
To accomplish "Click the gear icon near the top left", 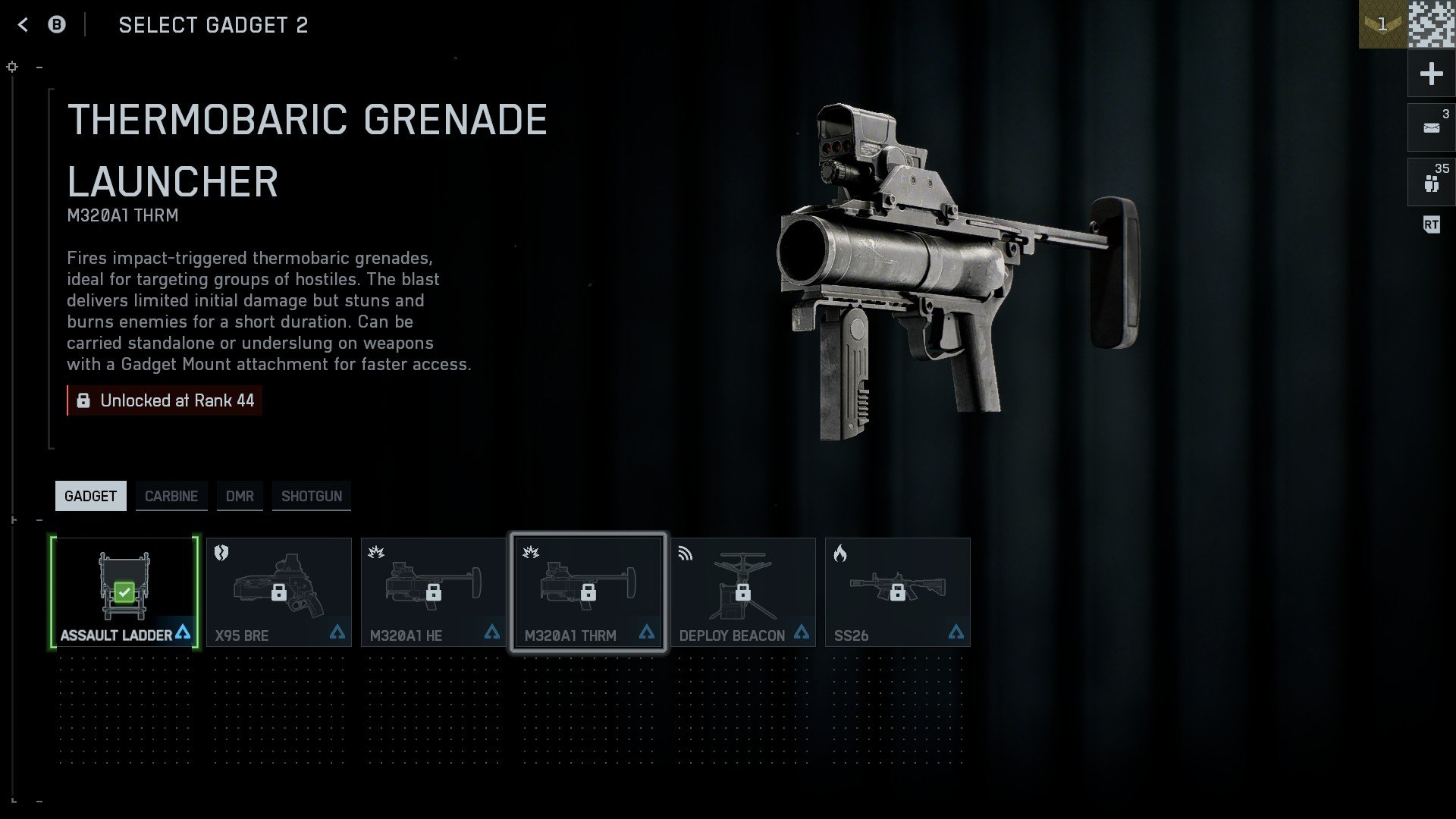I will [x=11, y=67].
